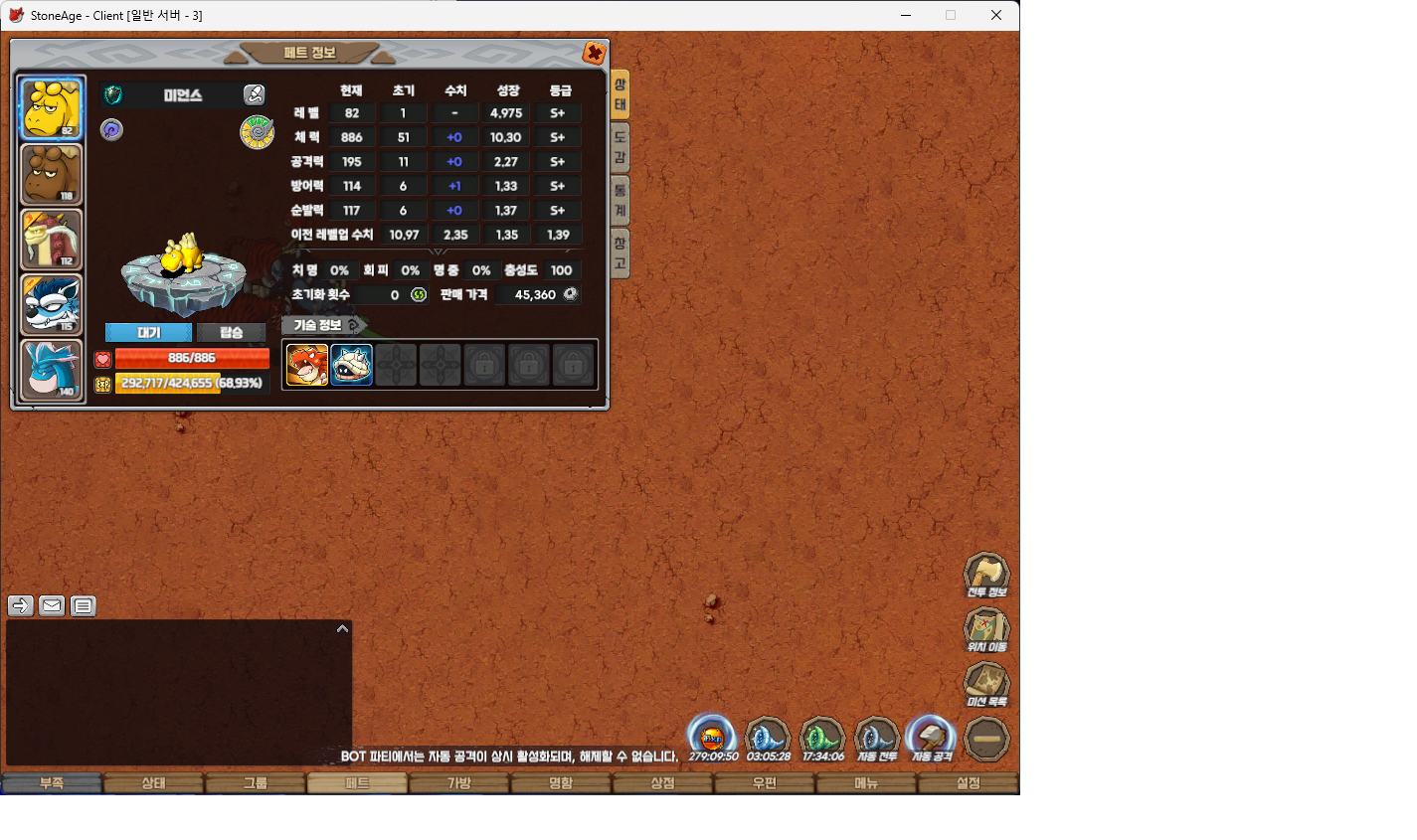Switch to the 창고 storage side tab
The image size is (1417, 840).
click(x=620, y=252)
